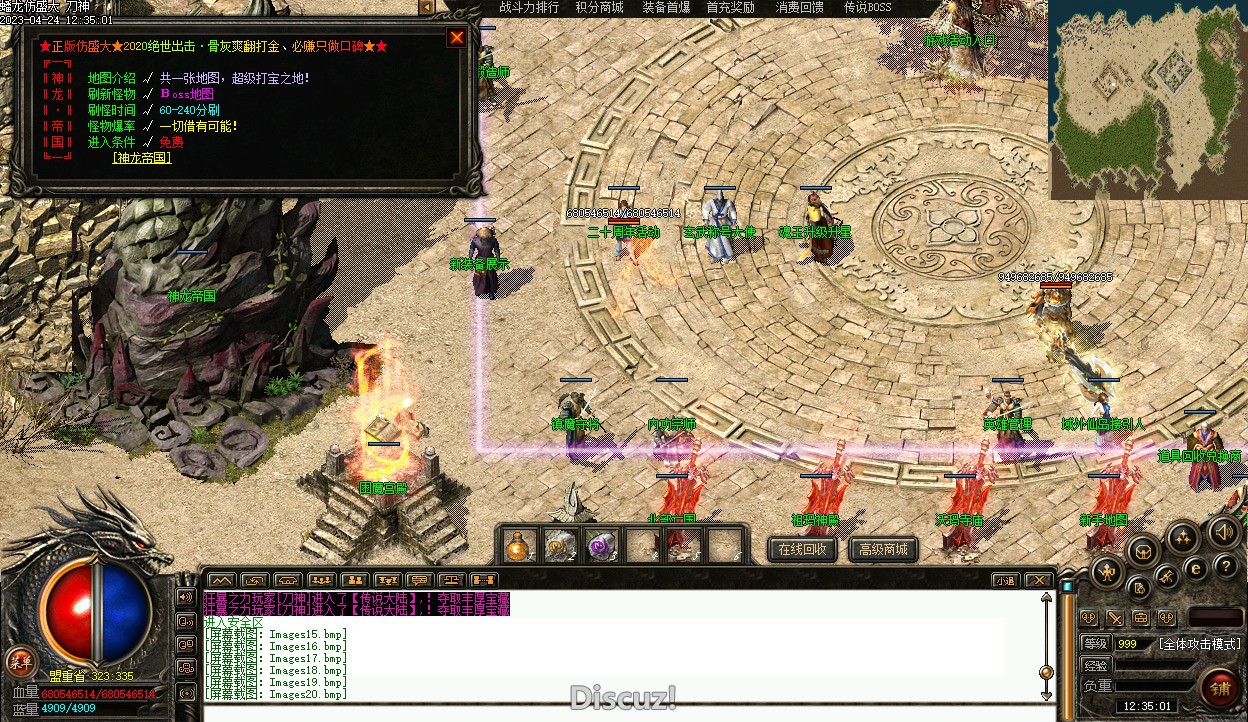Open 在线回收 online recycling
Viewport: 1248px width, 722px height.
(802, 549)
